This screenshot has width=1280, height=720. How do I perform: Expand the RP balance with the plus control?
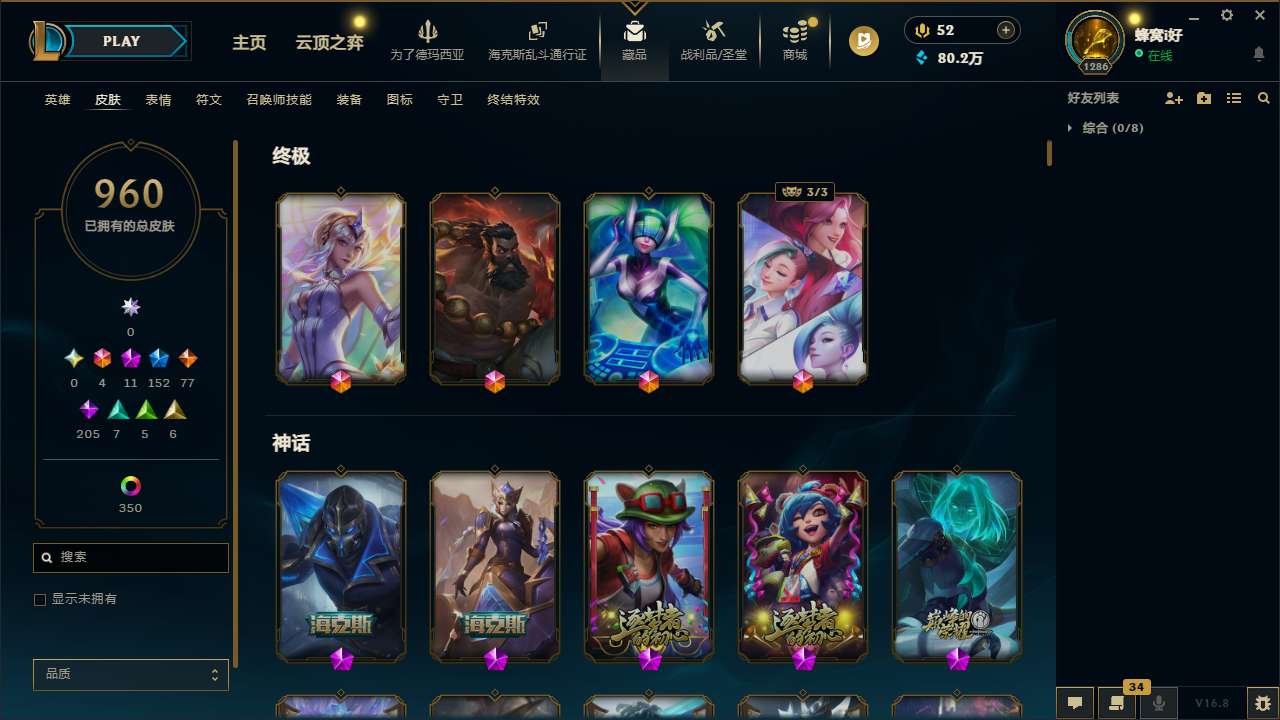(x=1005, y=30)
